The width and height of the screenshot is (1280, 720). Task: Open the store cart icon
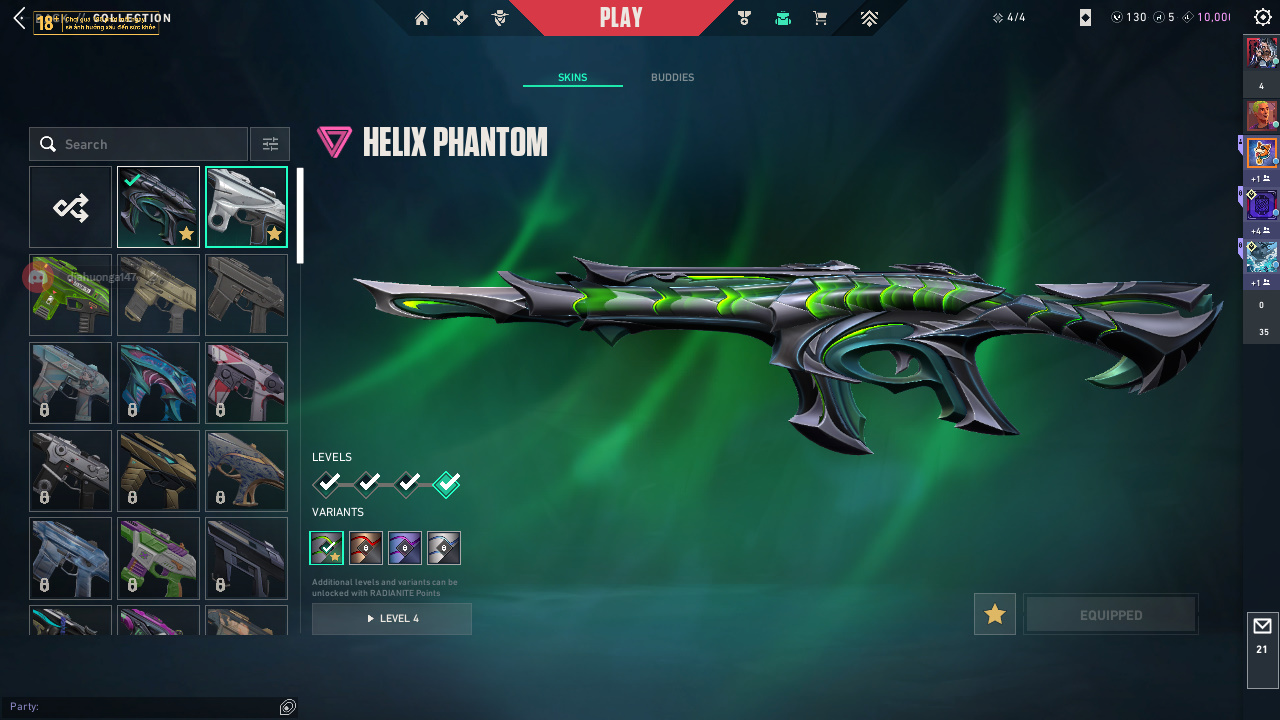[820, 18]
